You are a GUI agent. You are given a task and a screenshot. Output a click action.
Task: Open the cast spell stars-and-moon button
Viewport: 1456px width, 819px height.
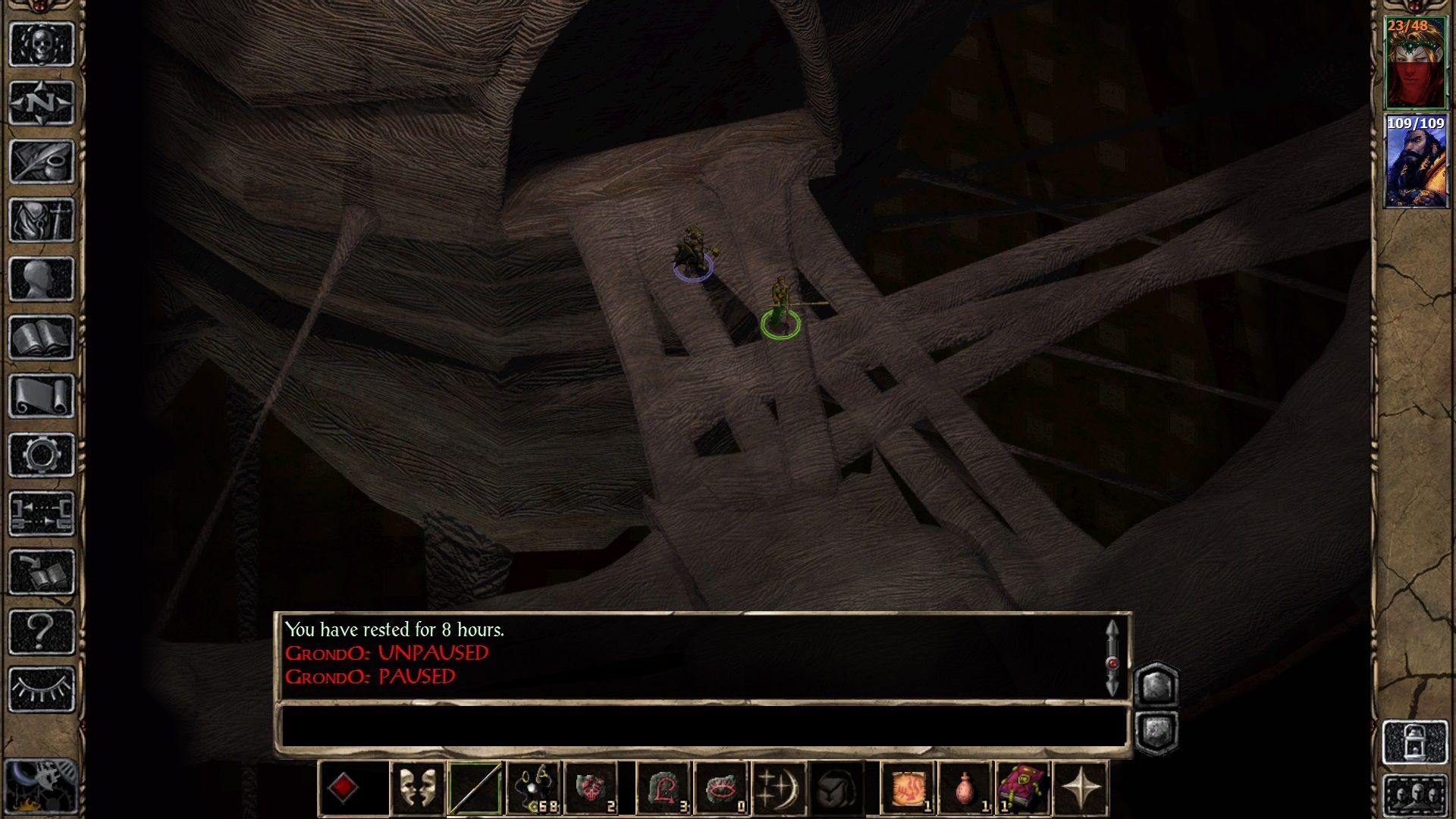(779, 789)
